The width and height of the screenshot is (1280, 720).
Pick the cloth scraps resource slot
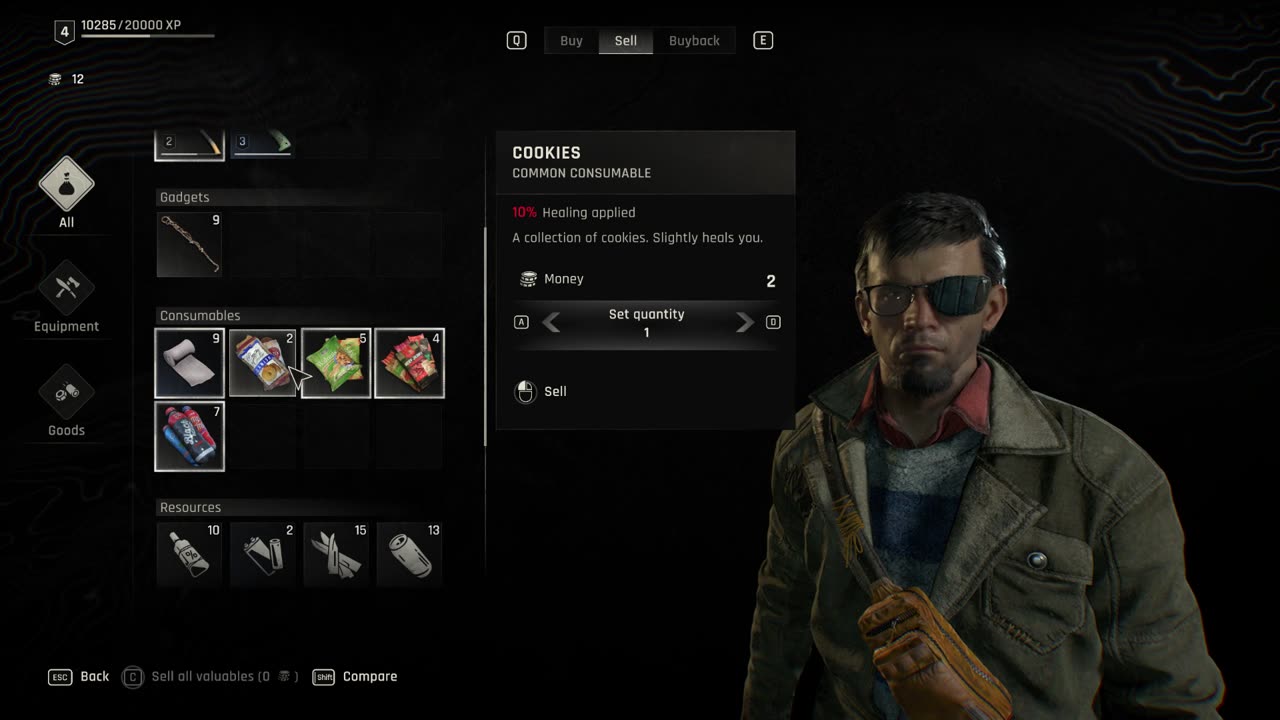click(x=336, y=553)
